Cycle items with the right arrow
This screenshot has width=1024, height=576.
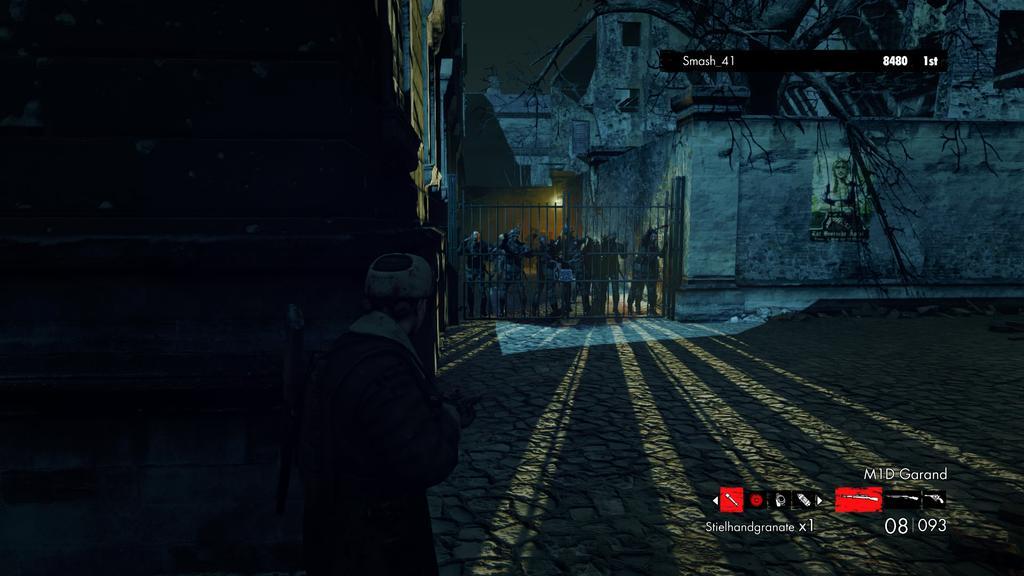[820, 498]
